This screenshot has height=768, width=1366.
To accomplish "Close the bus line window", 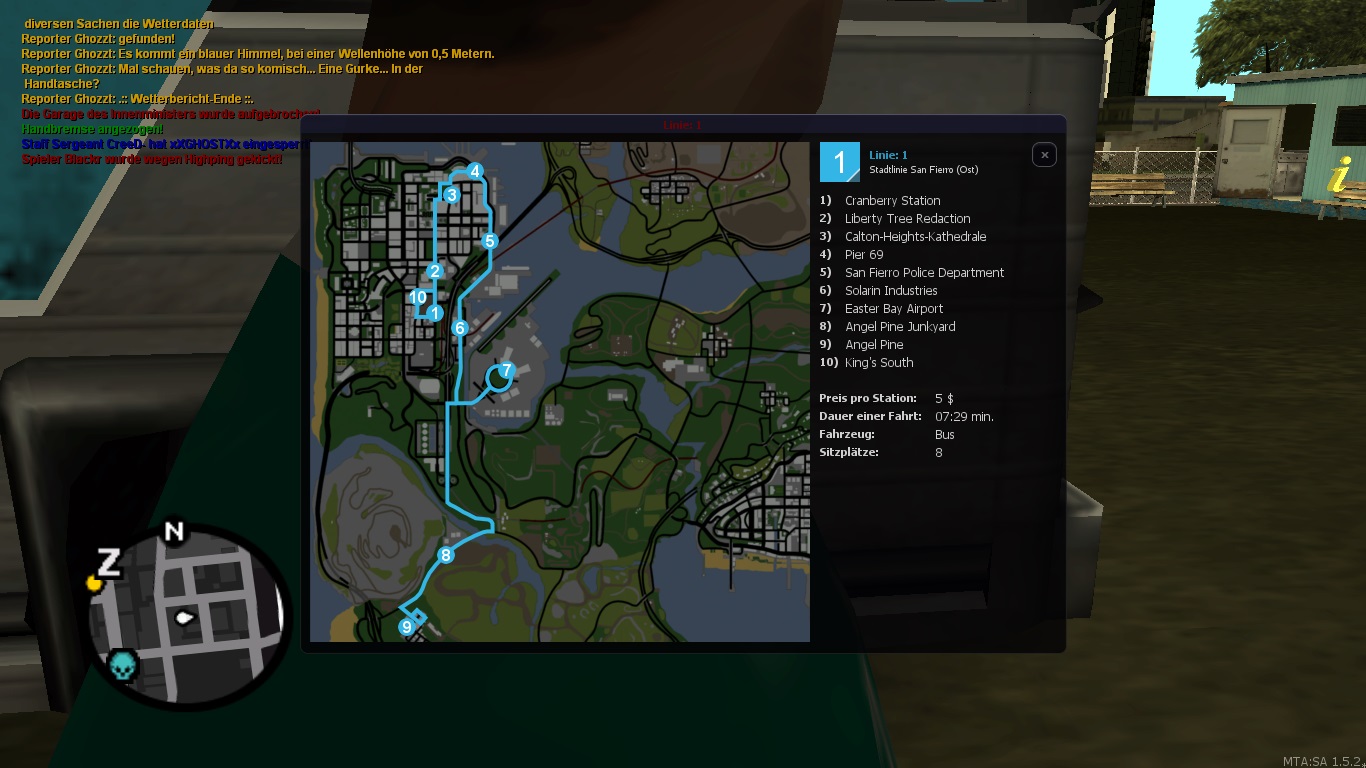I will [1044, 155].
